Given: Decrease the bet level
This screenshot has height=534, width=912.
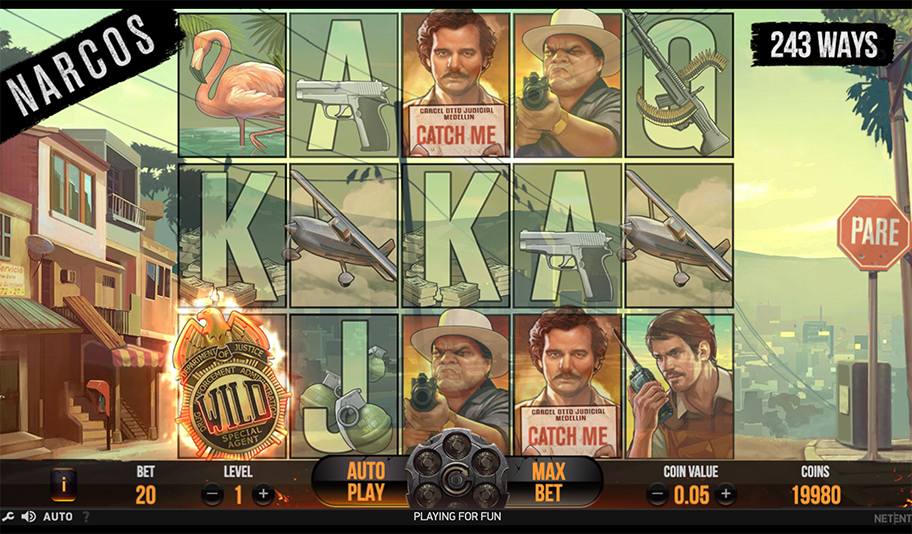Looking at the screenshot, I should (212, 493).
